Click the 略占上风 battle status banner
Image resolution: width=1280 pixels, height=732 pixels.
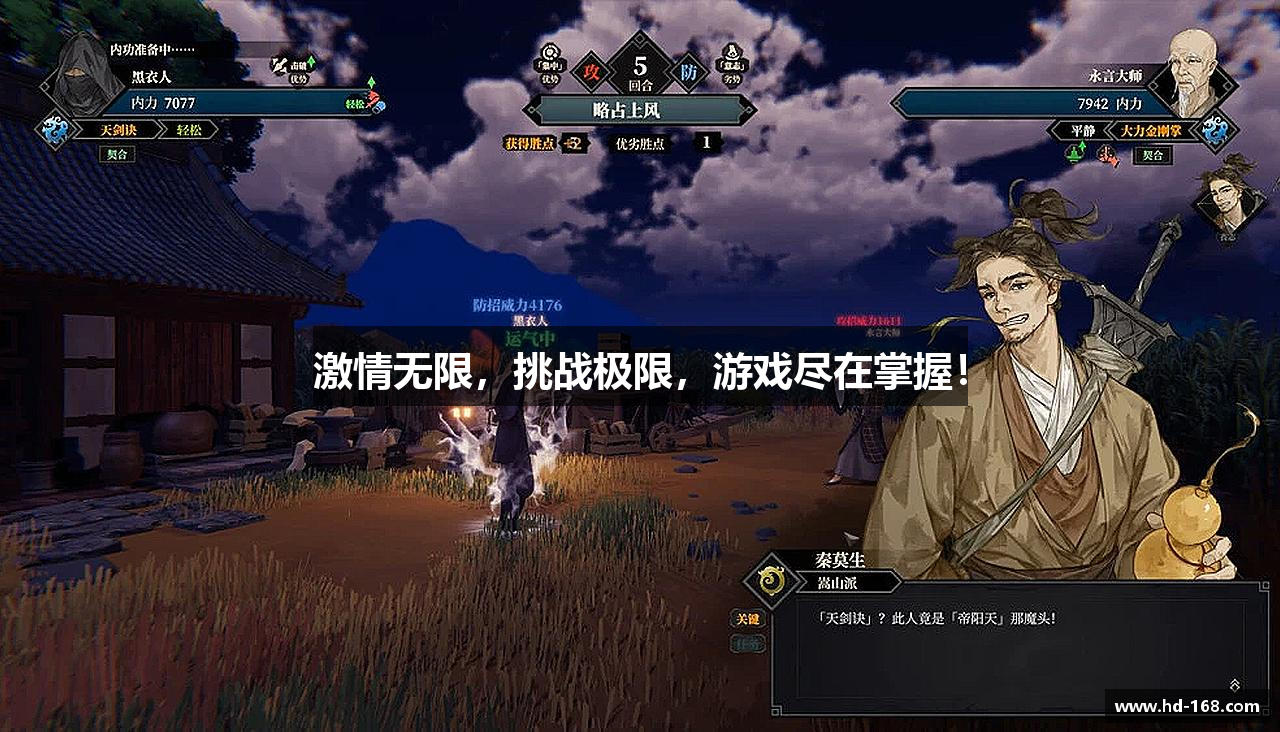tap(640, 110)
